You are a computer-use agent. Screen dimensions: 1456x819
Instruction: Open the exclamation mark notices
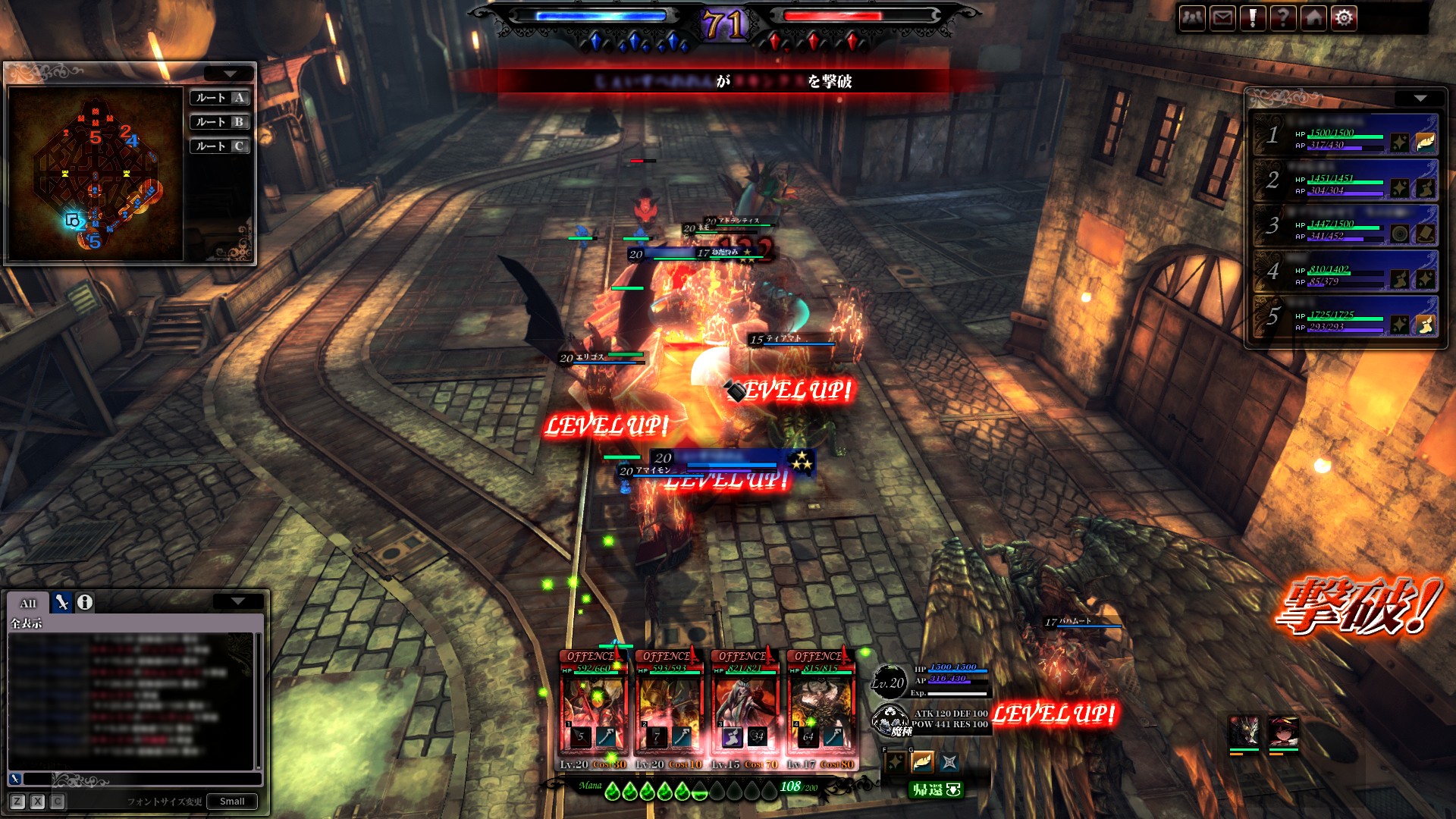coord(1252,18)
